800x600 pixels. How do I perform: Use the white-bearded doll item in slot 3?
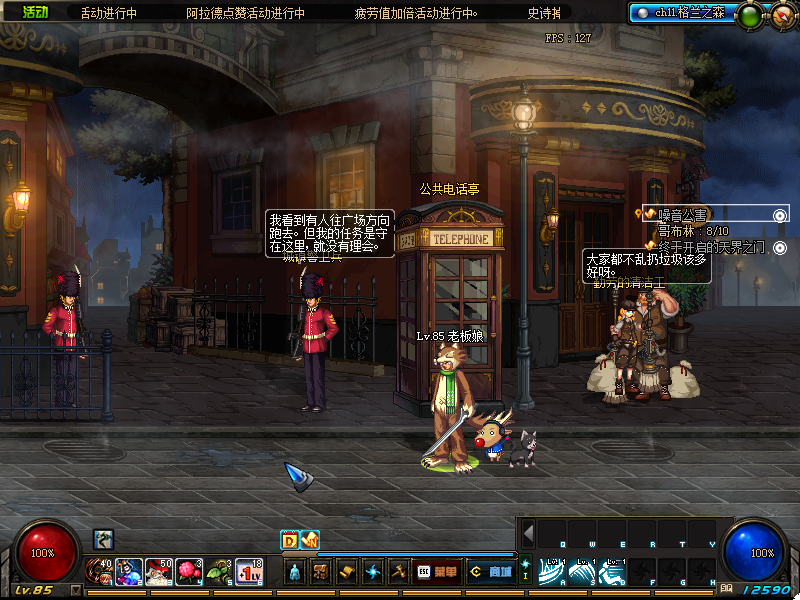pyautogui.click(x=159, y=572)
